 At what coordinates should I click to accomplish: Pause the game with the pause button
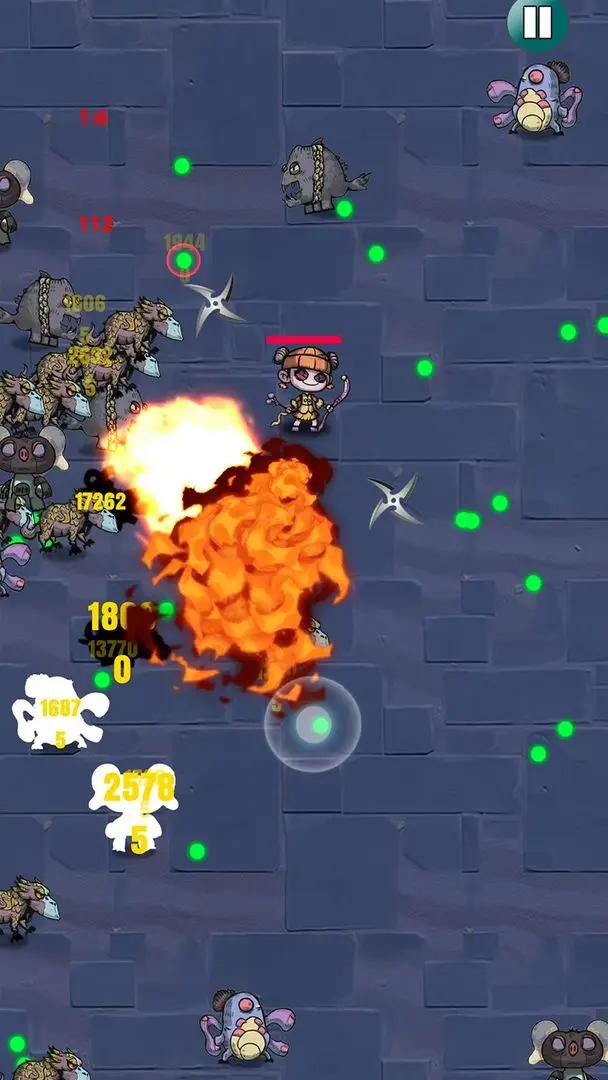tap(537, 21)
